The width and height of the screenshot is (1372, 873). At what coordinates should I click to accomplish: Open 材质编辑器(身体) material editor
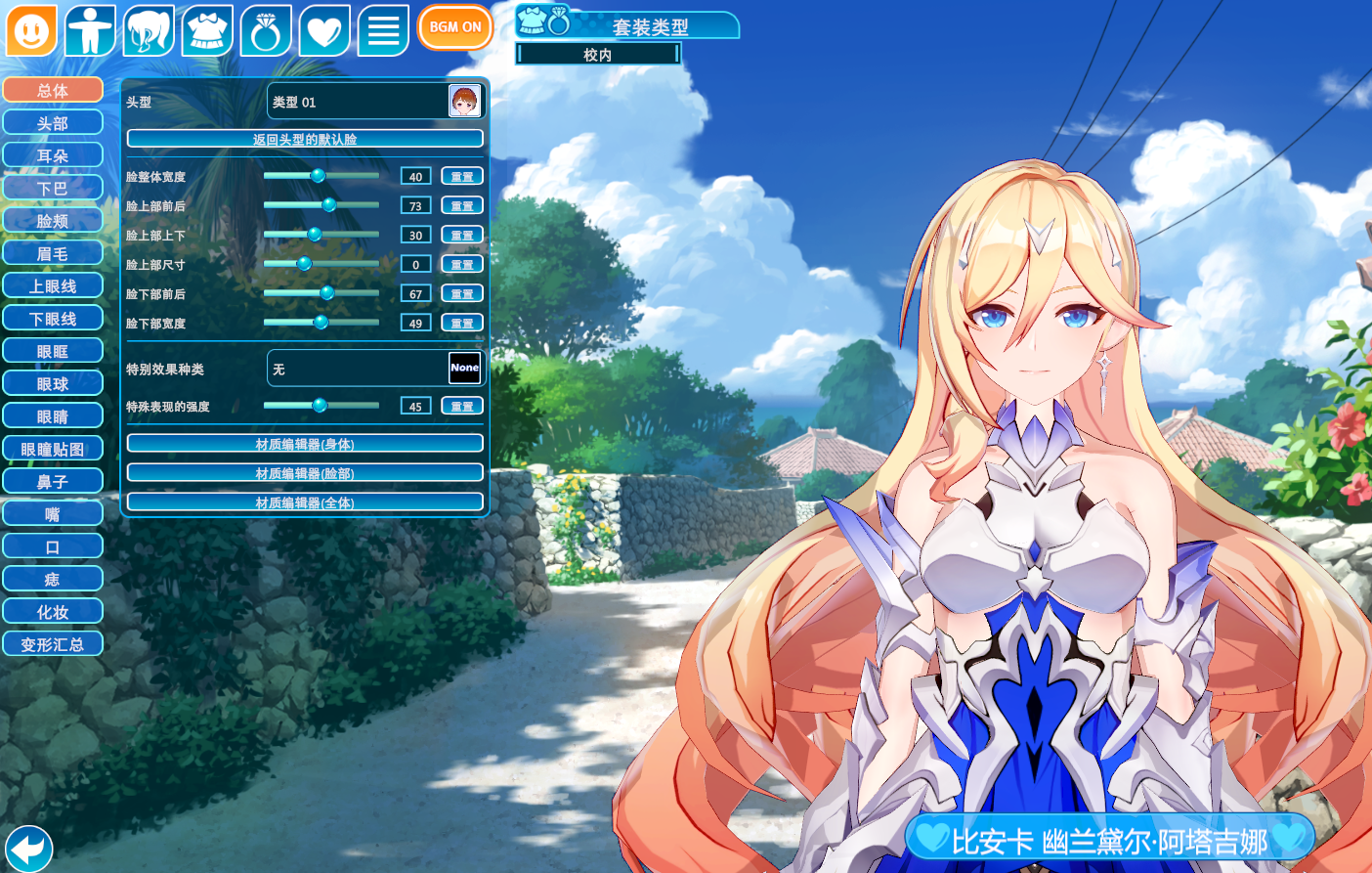(305, 444)
